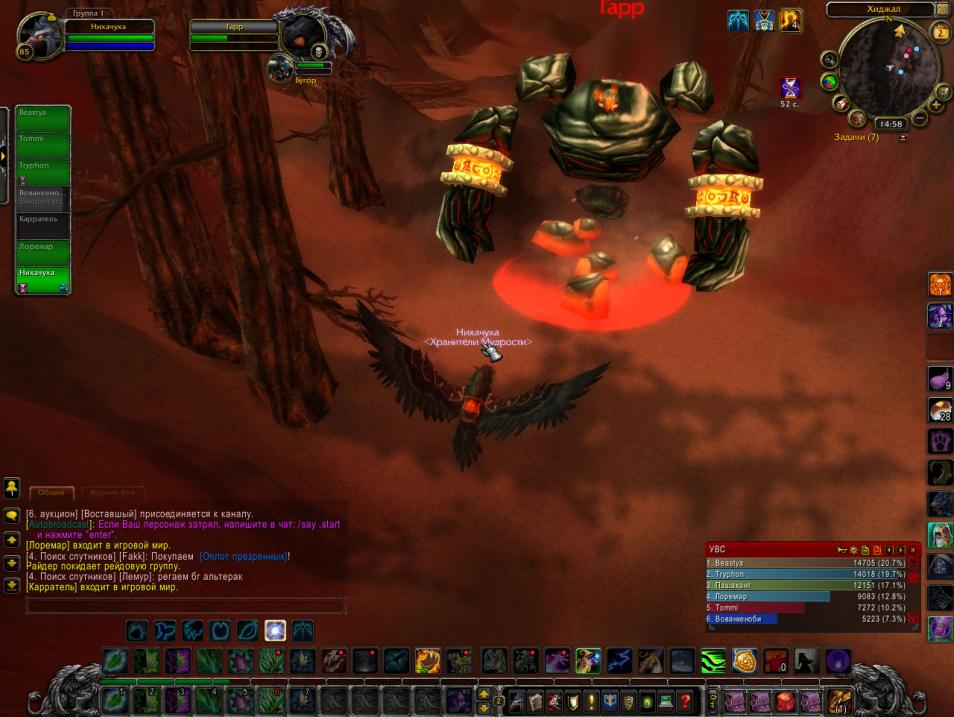The height and width of the screenshot is (717, 954).
Task: Switch to the Журнал боя chat tab
Action: pos(112,492)
